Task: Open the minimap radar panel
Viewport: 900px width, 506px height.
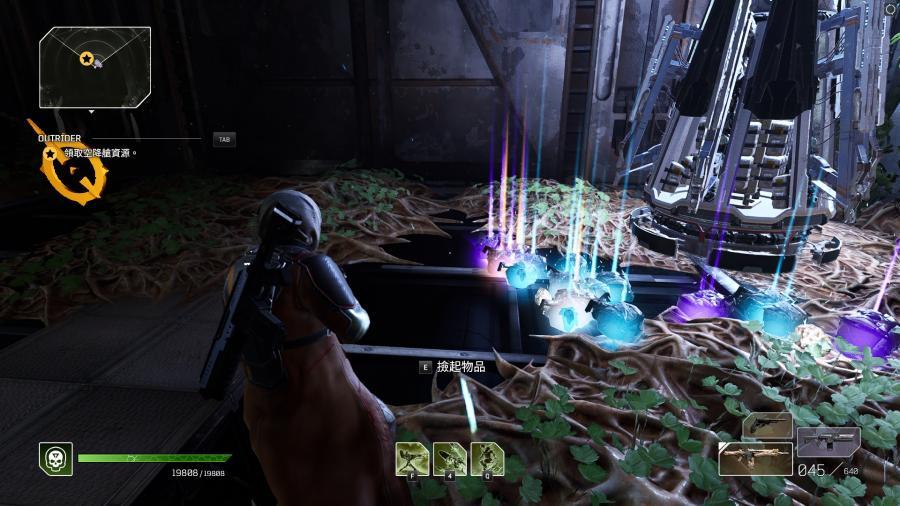Action: [x=95, y=67]
